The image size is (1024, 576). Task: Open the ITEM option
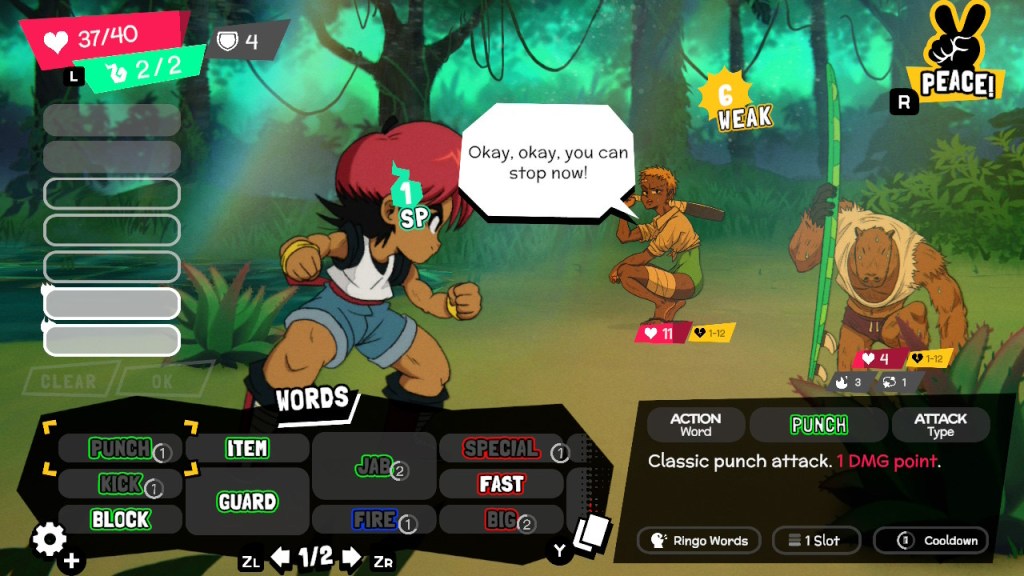[x=247, y=448]
